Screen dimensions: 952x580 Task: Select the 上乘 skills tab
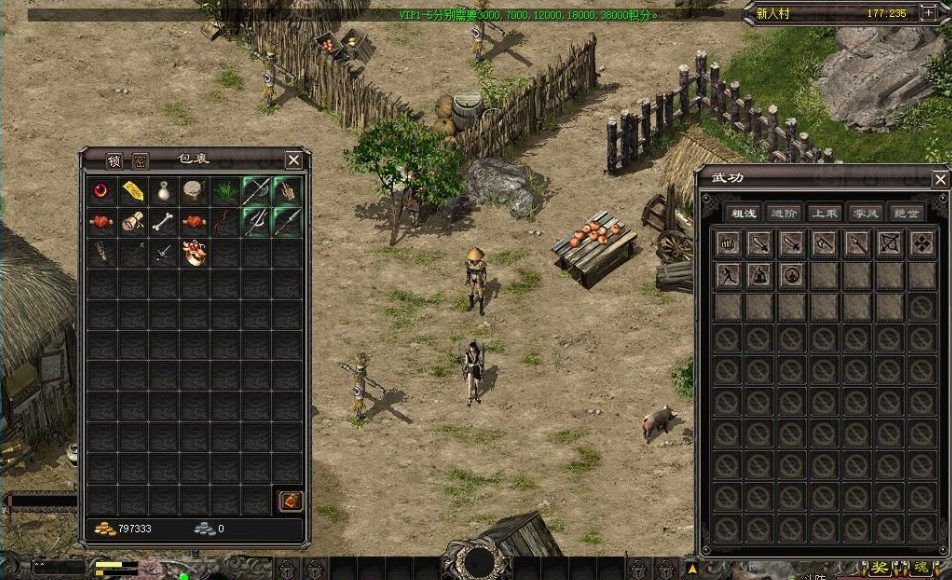[x=823, y=213]
